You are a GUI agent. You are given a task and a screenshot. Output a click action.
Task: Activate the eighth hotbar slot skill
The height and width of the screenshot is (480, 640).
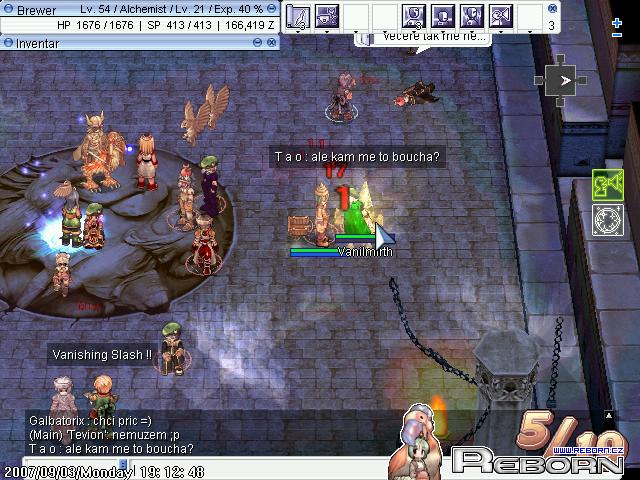[501, 16]
